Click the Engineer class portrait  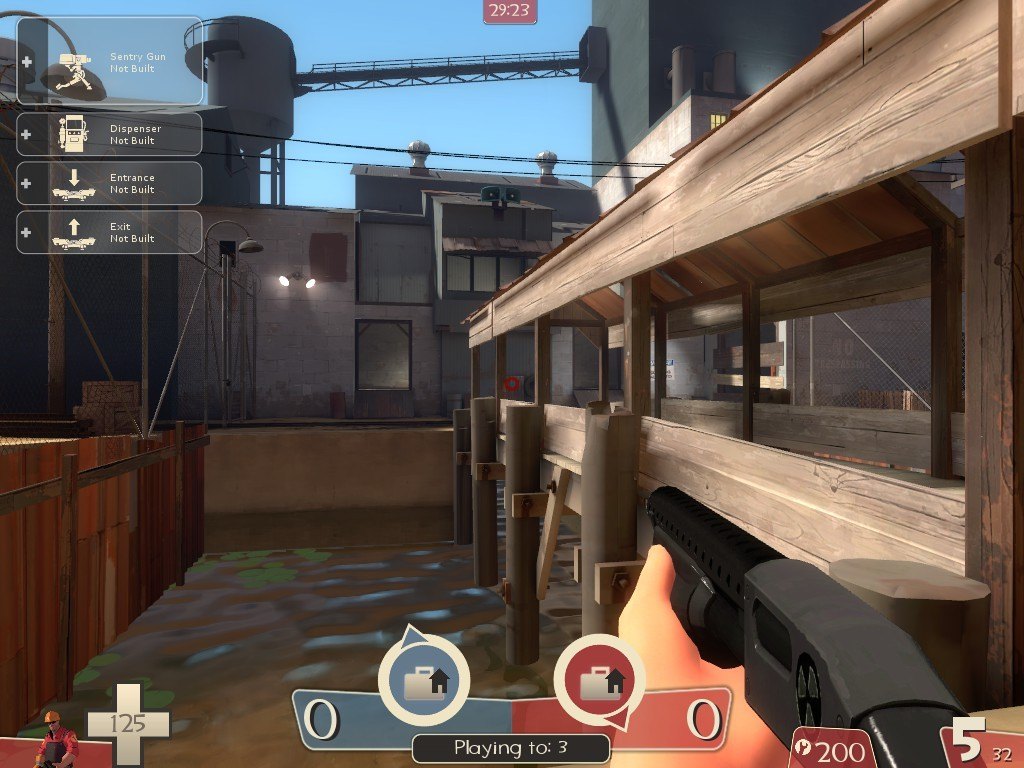(x=55, y=741)
